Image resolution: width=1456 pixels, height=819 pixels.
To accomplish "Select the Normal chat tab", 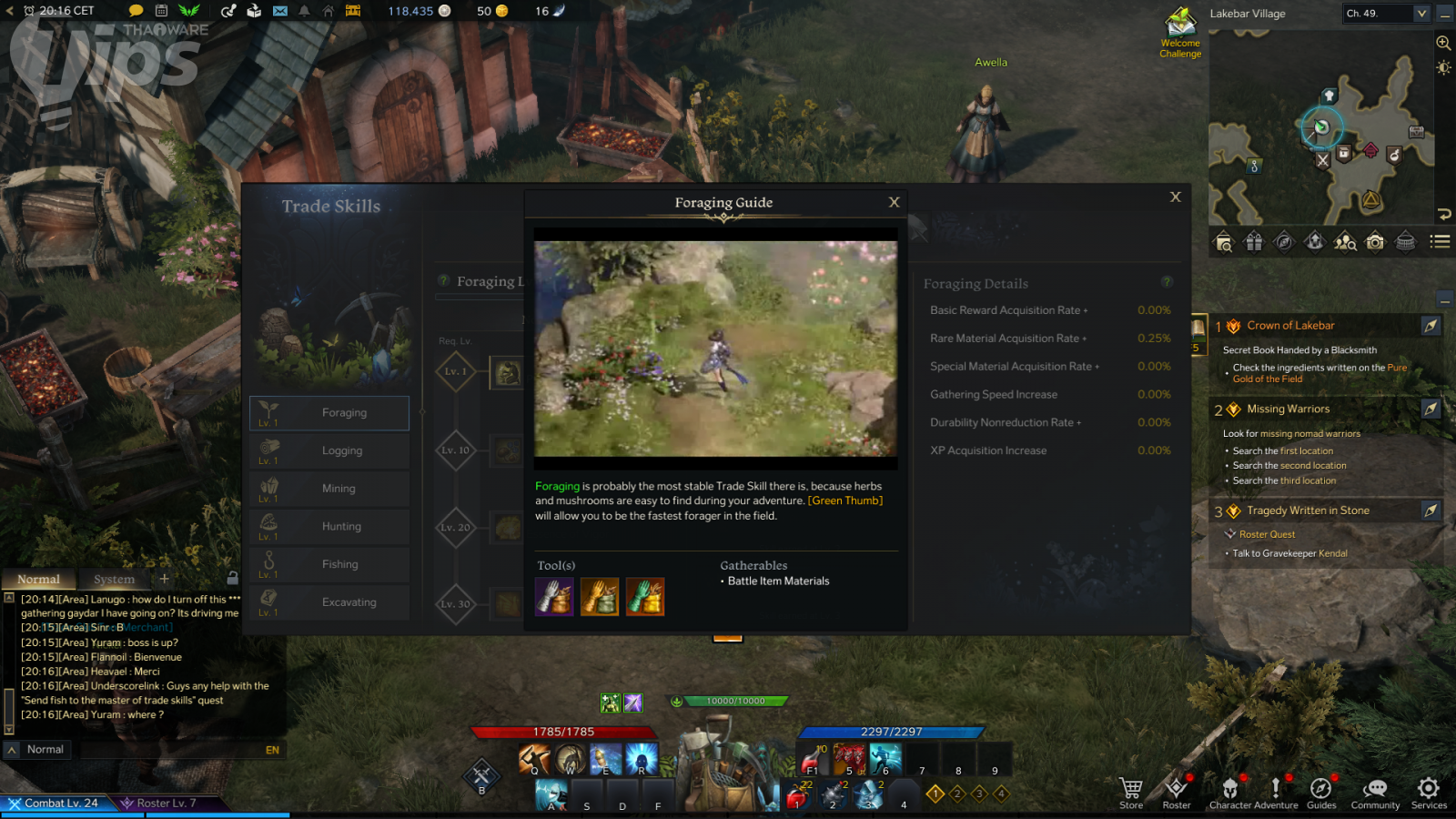I will click(38, 579).
